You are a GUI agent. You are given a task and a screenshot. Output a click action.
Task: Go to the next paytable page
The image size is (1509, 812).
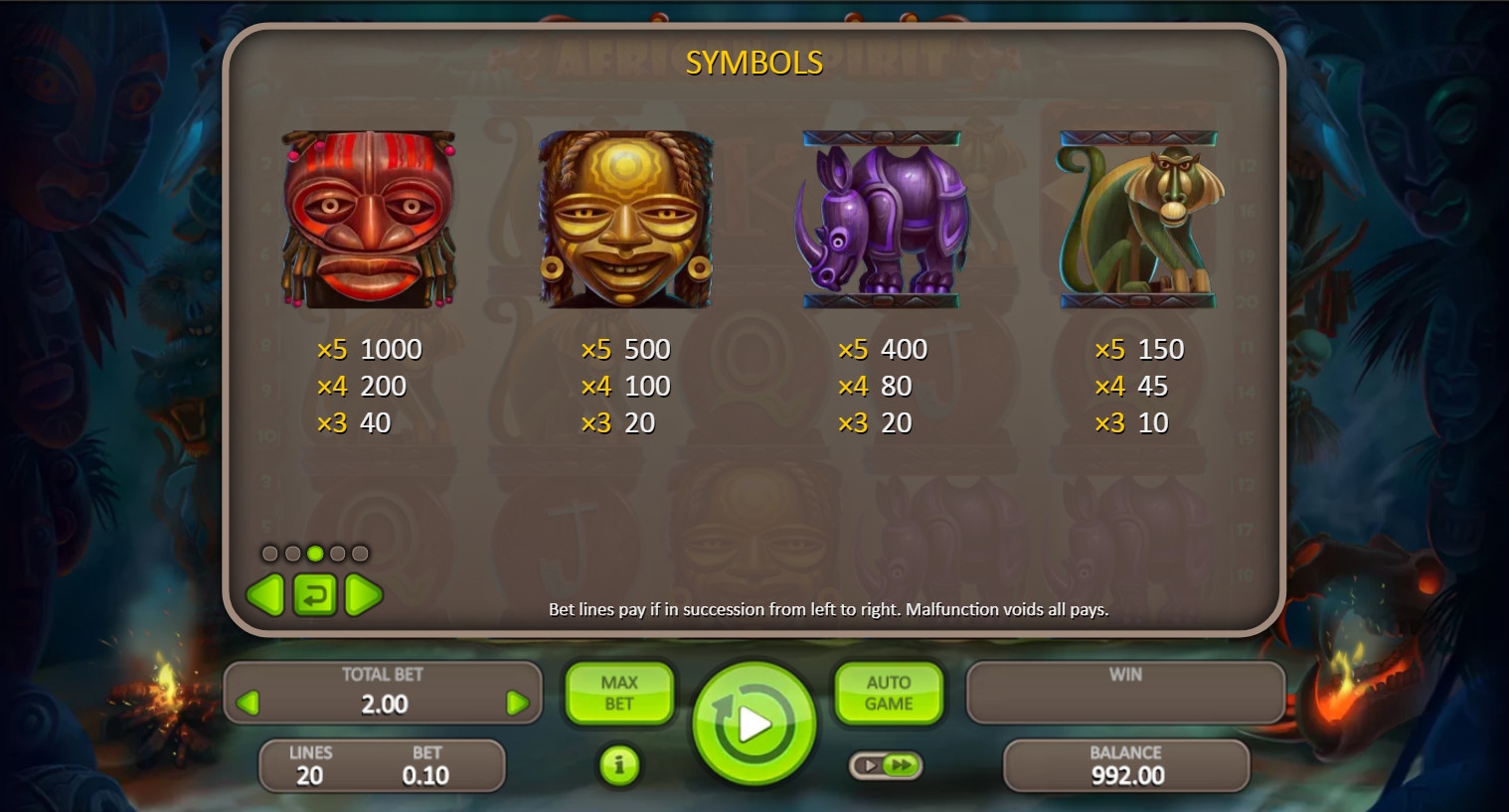point(363,595)
